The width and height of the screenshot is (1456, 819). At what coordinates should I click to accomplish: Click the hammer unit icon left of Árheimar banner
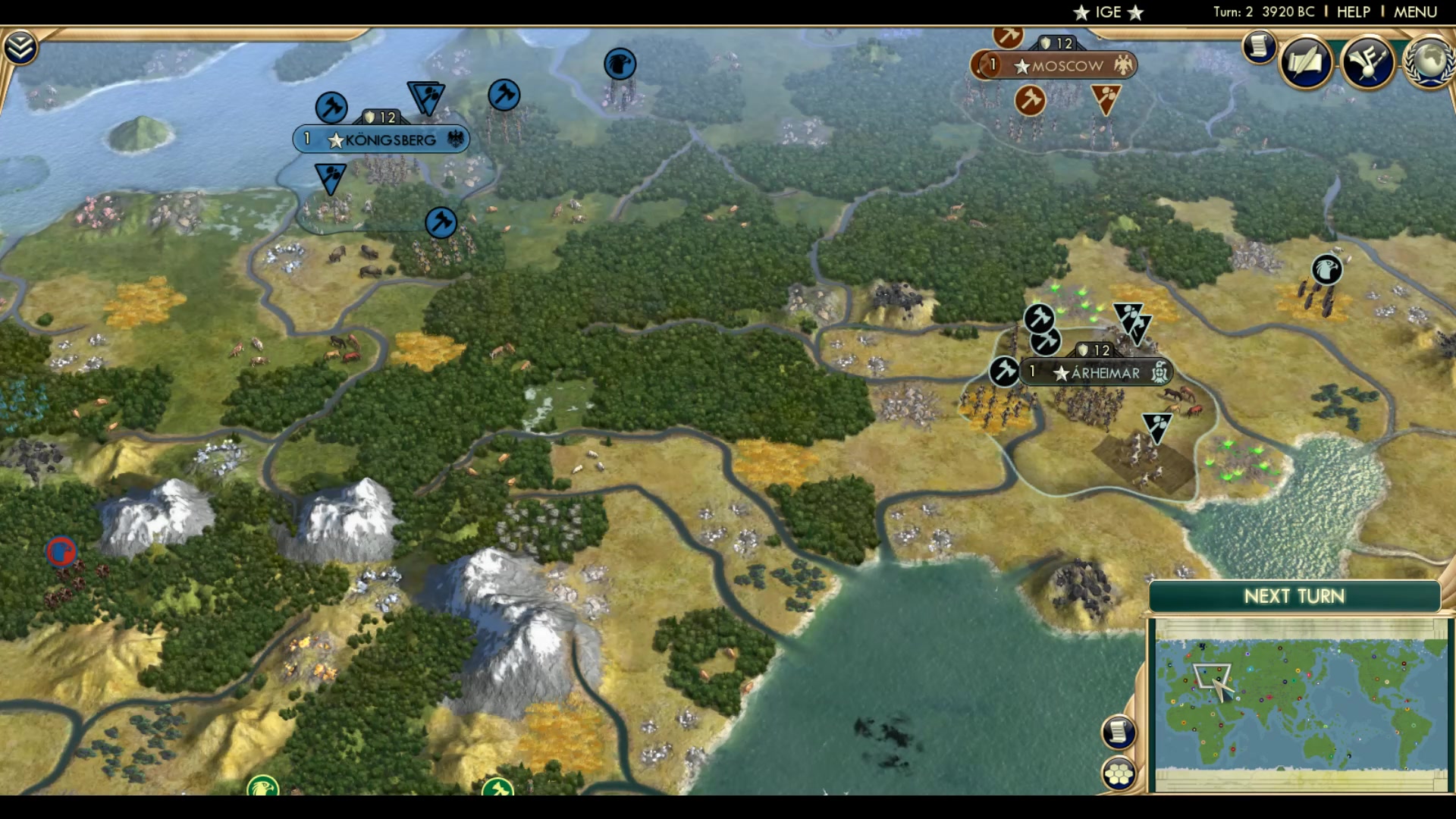coord(1003,372)
